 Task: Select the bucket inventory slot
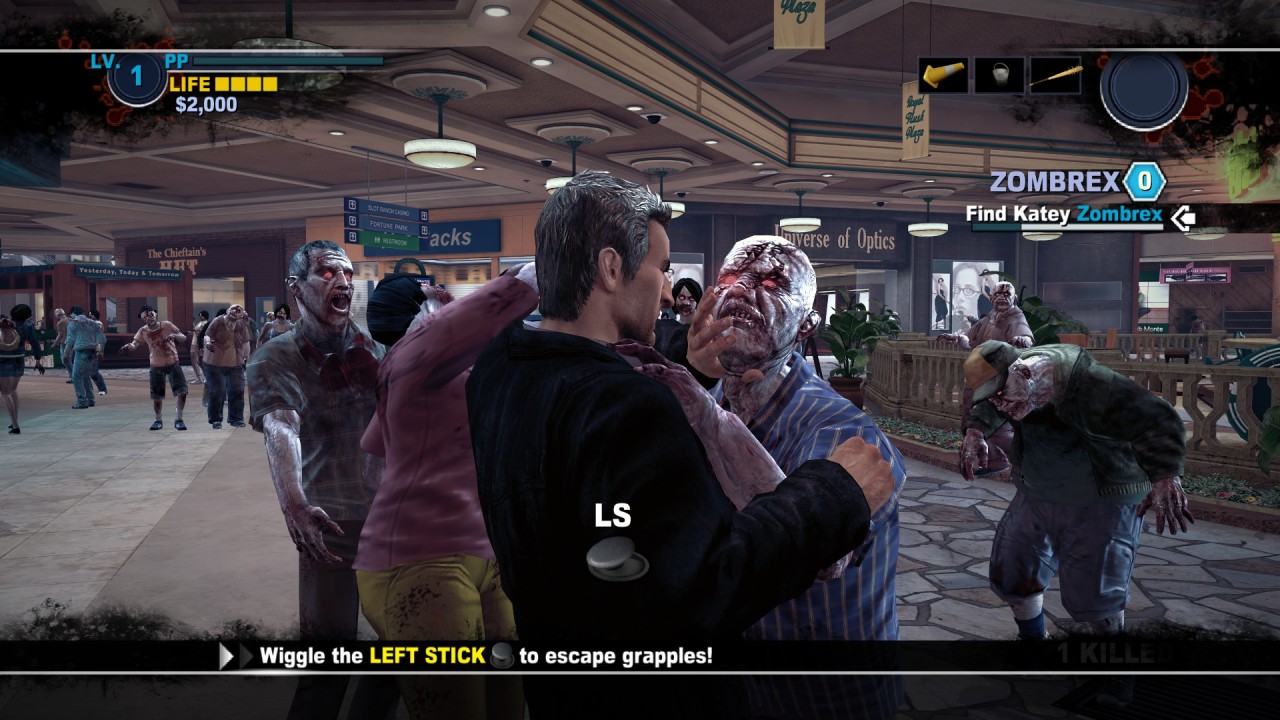pos(999,75)
